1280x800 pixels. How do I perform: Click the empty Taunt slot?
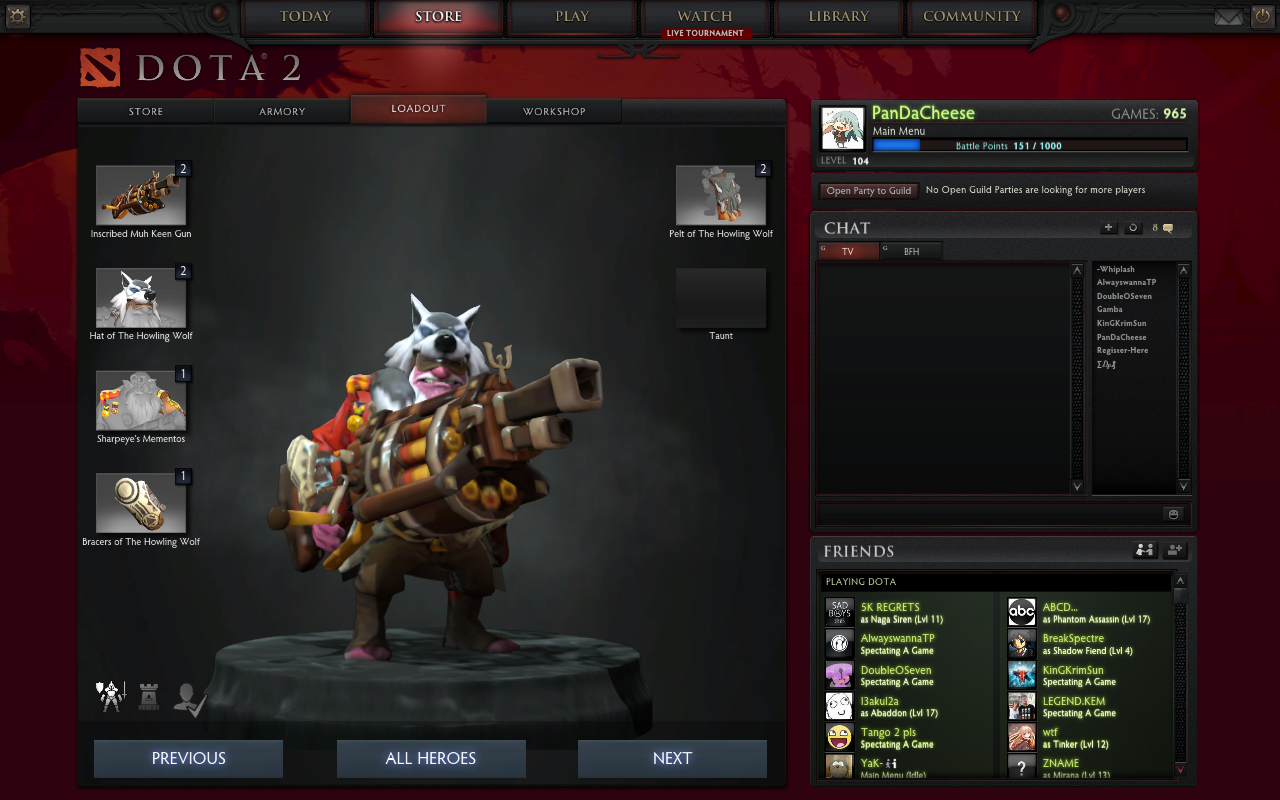pos(721,298)
